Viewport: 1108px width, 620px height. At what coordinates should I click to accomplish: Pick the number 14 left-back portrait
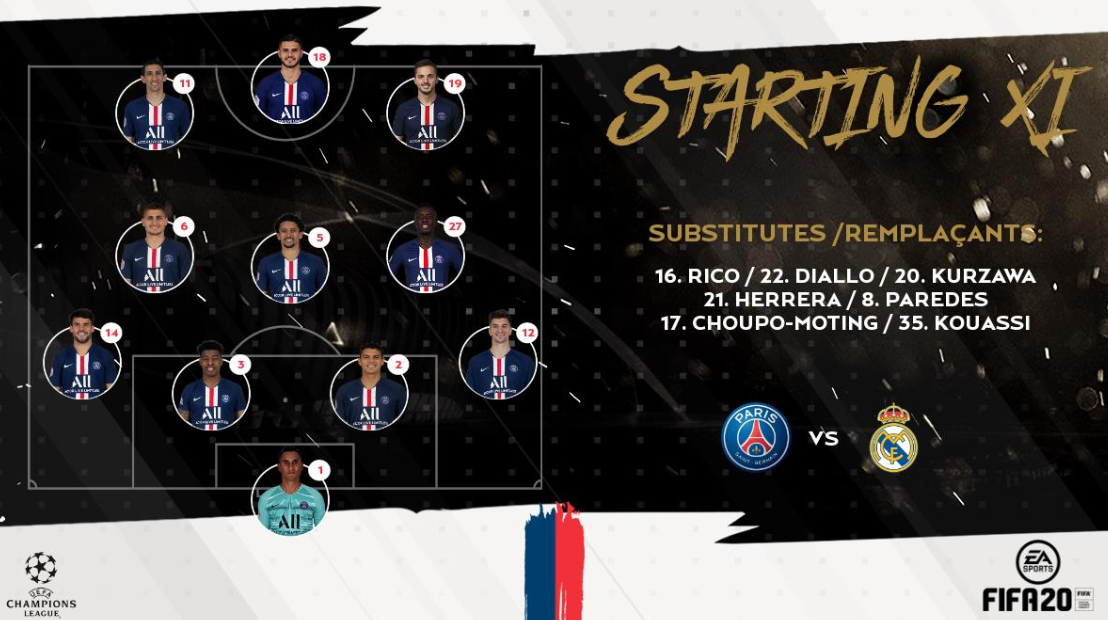pyautogui.click(x=82, y=362)
